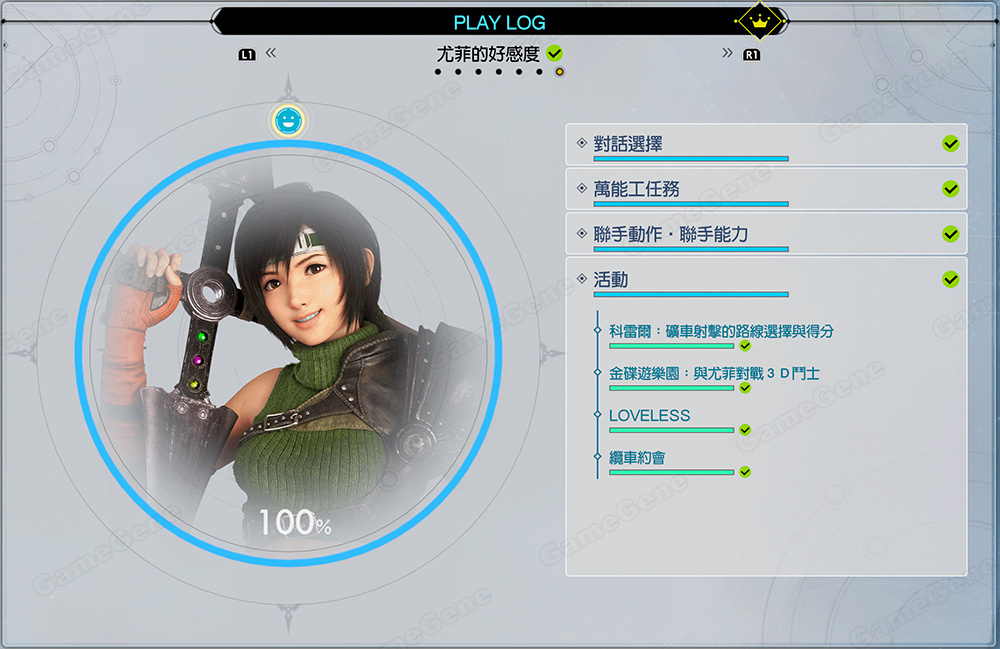Select 科雷爾:礦車射擊的路線選擇與得分 entry

[721, 331]
